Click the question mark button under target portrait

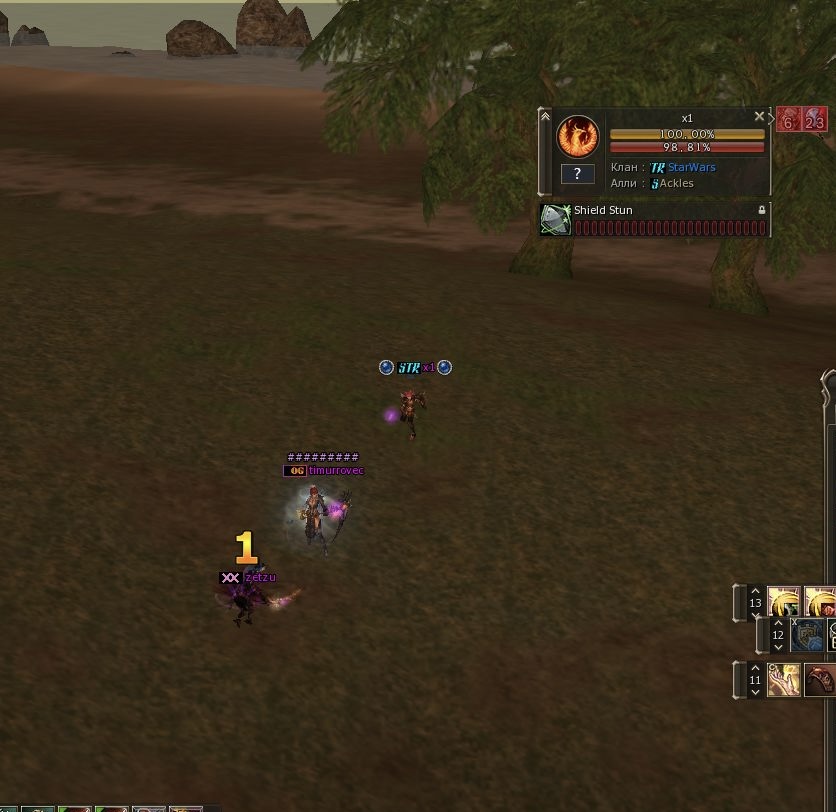(577, 174)
